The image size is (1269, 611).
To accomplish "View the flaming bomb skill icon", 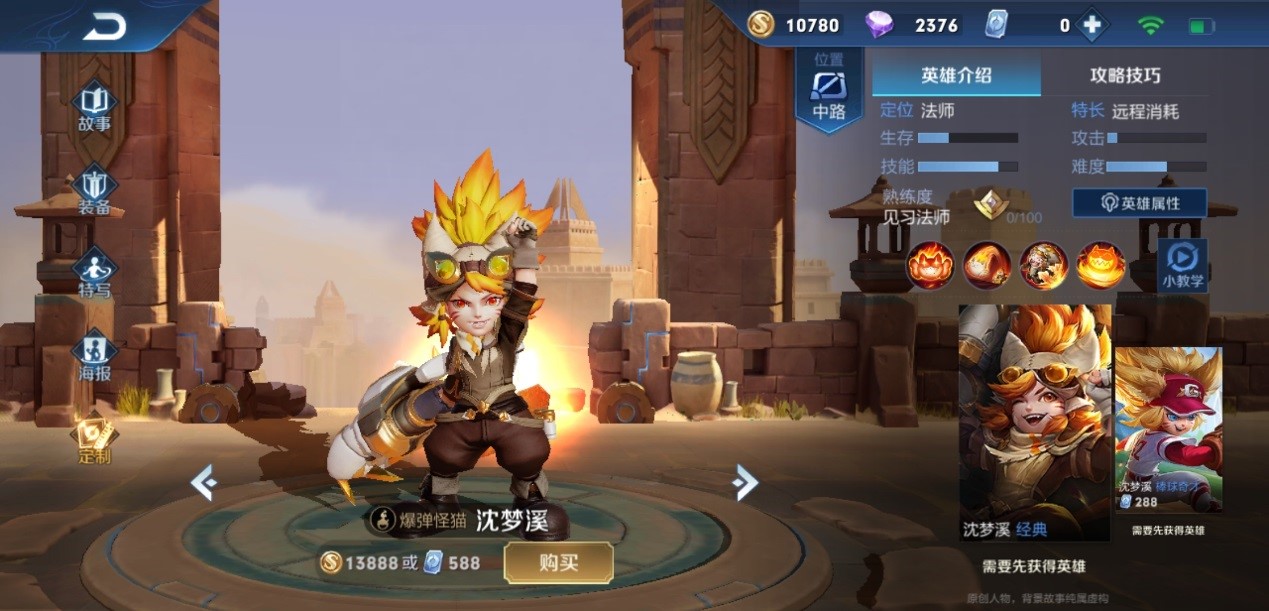I will 987,265.
